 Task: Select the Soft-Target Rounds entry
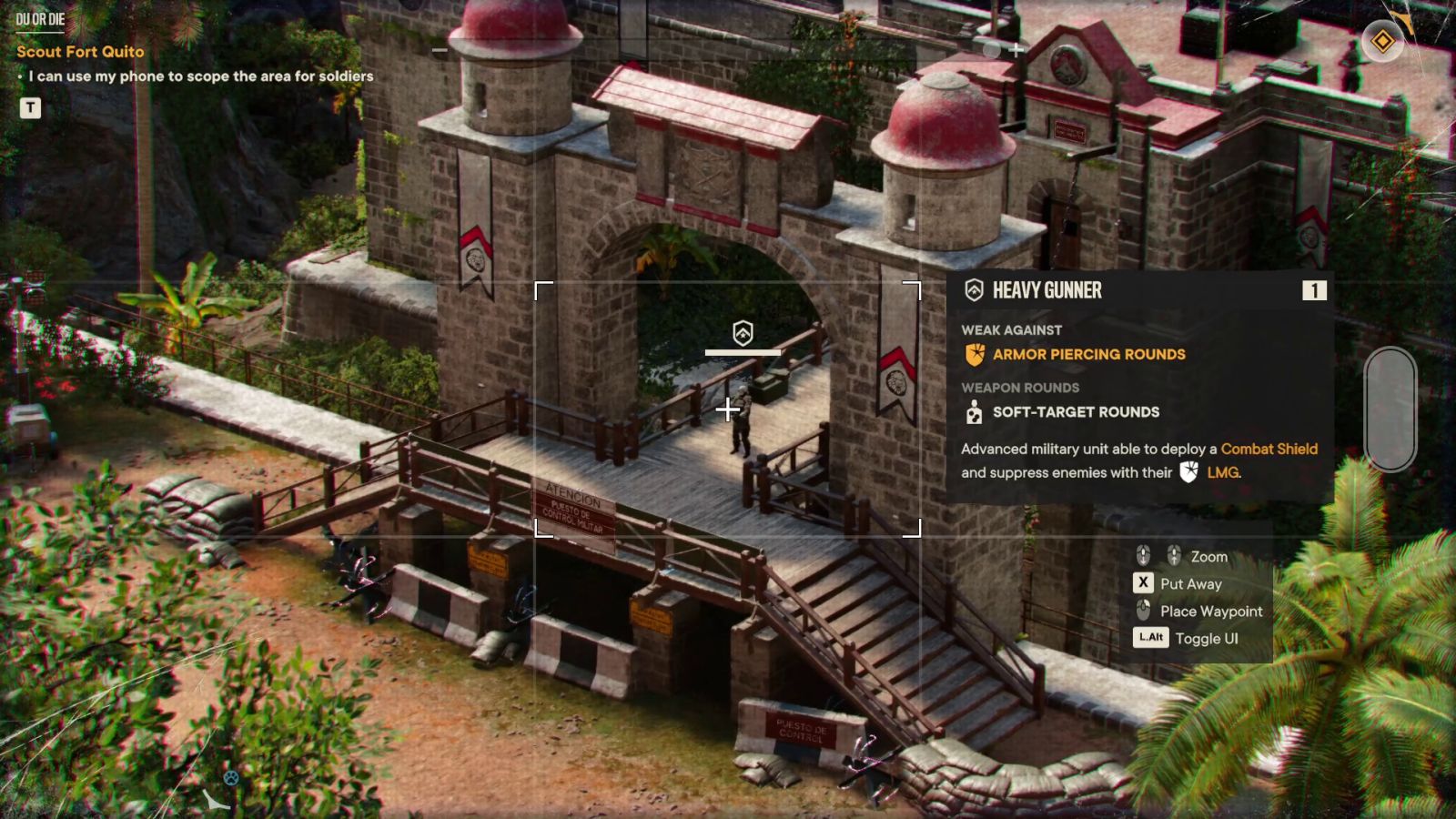[x=1076, y=412]
